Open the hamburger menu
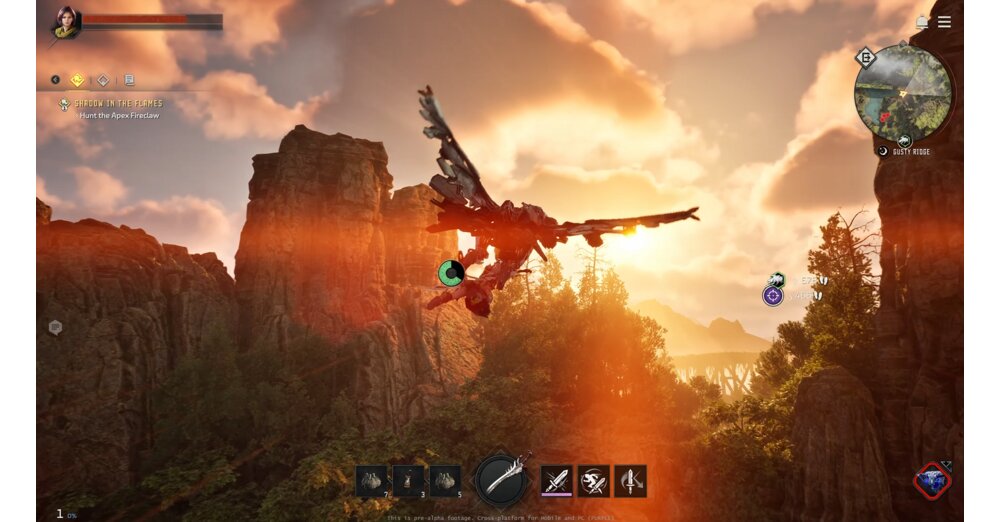Viewport: 1000px width, 522px height. pyautogui.click(x=944, y=22)
